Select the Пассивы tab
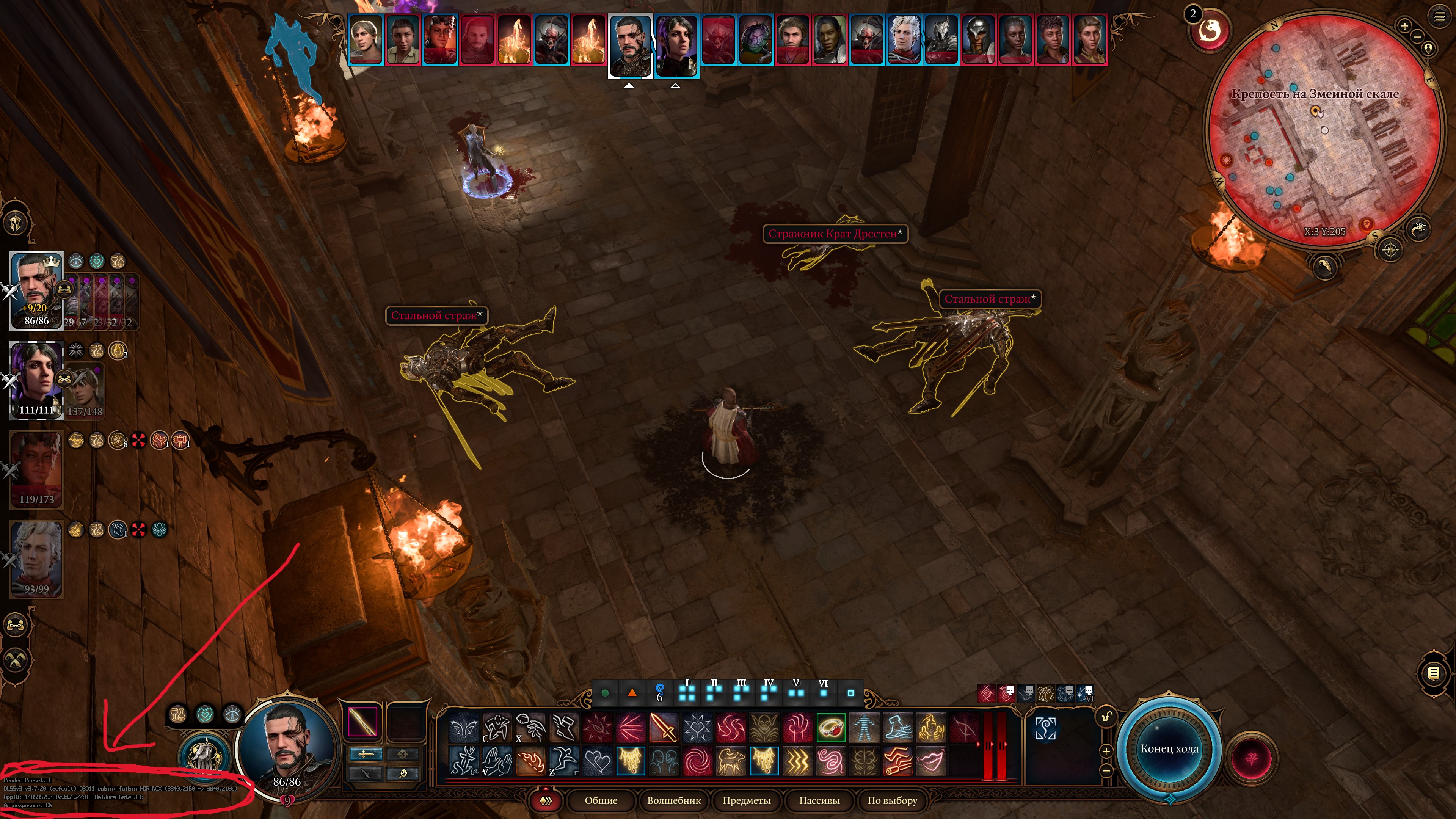Image resolution: width=1456 pixels, height=819 pixels. (x=819, y=800)
